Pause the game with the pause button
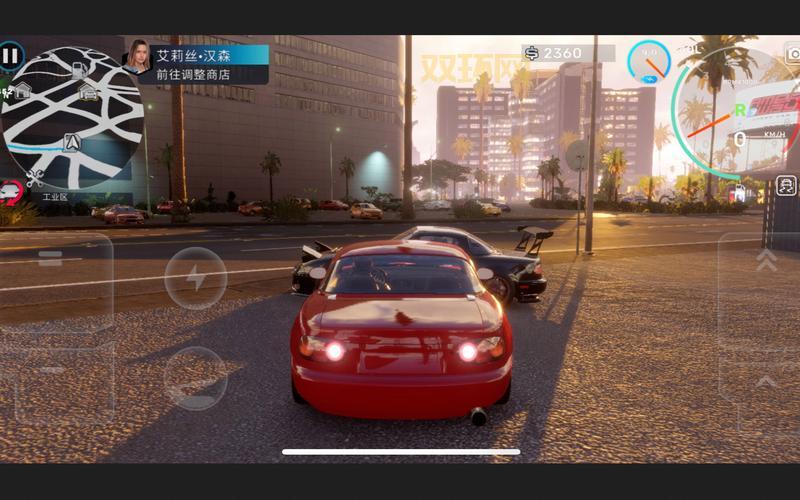 (x=11, y=55)
